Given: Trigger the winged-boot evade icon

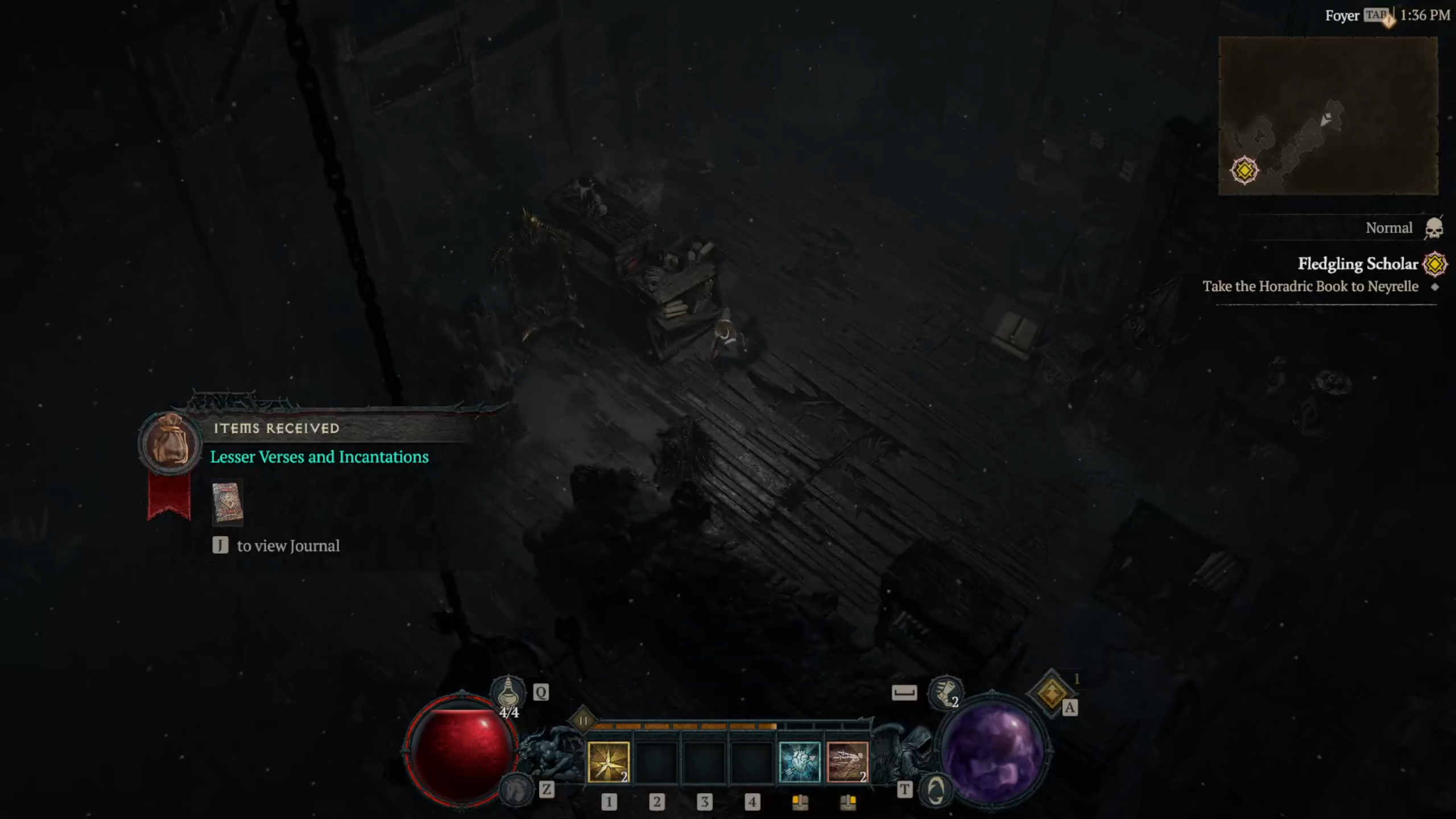Looking at the screenshot, I should click(945, 692).
